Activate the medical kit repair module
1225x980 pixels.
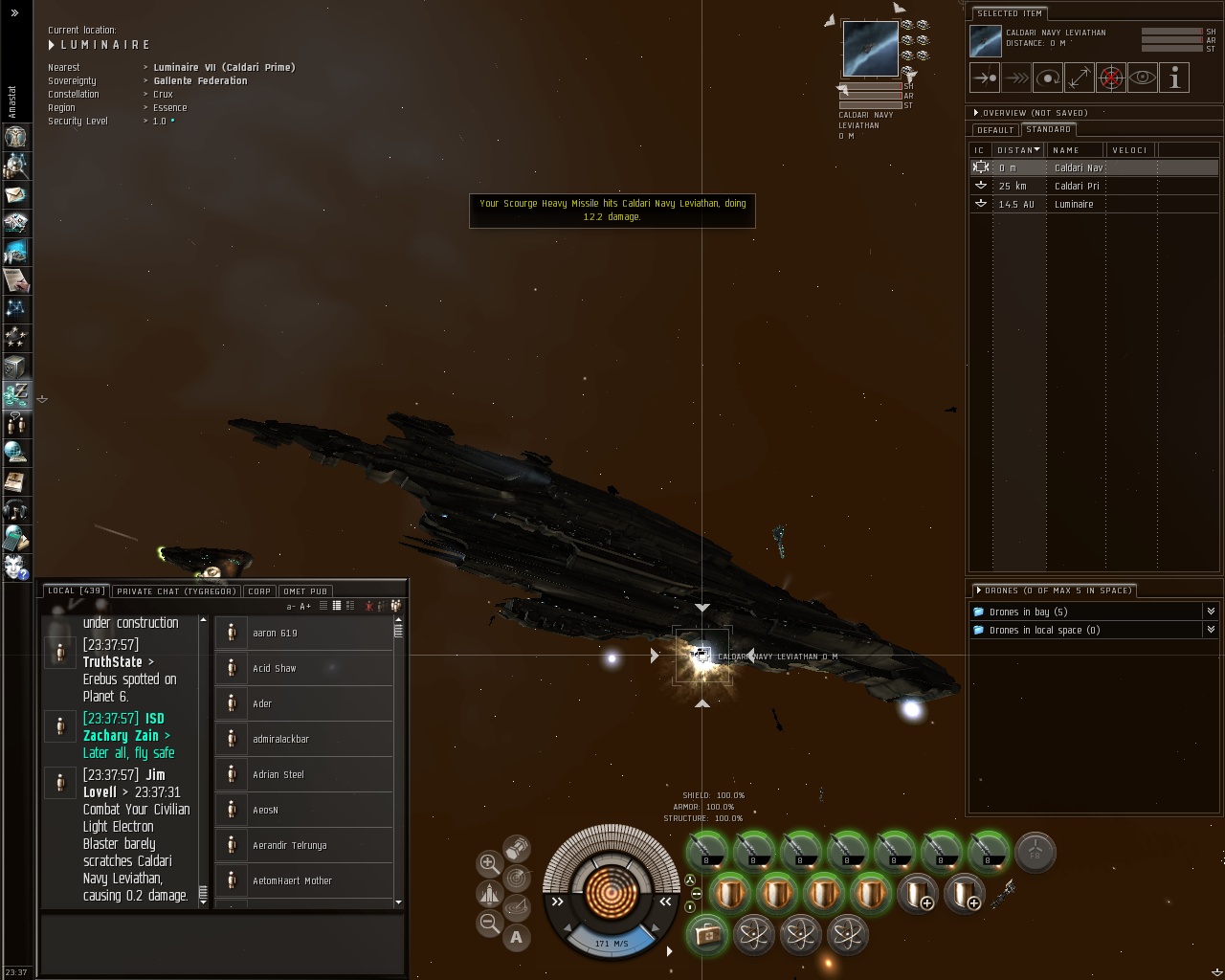pyautogui.click(x=707, y=933)
